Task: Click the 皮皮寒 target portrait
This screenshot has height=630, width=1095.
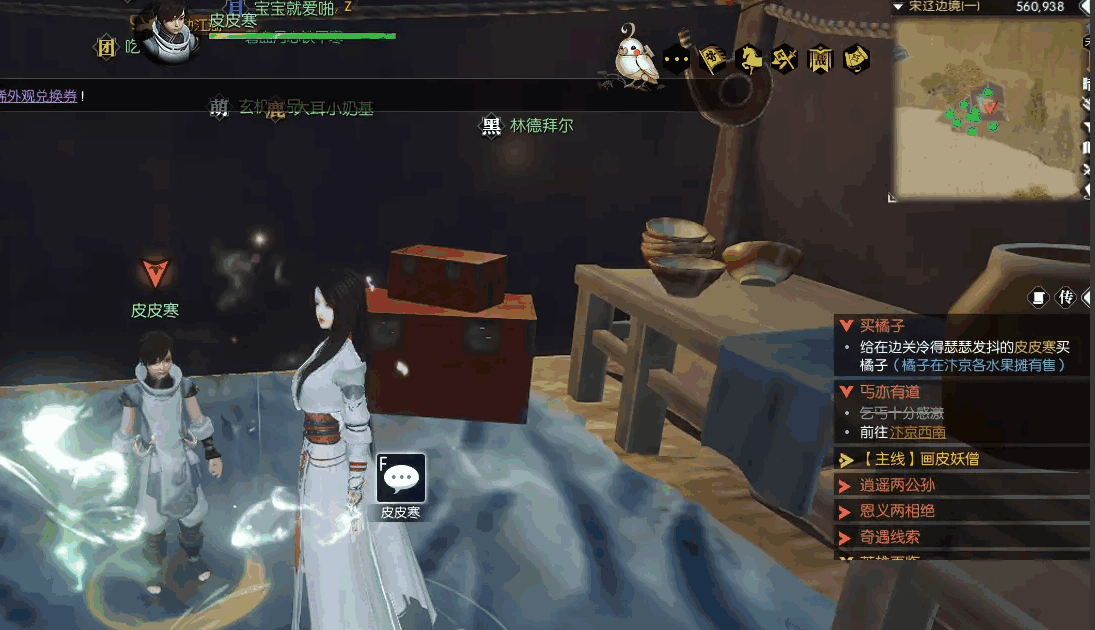Action: point(174,30)
